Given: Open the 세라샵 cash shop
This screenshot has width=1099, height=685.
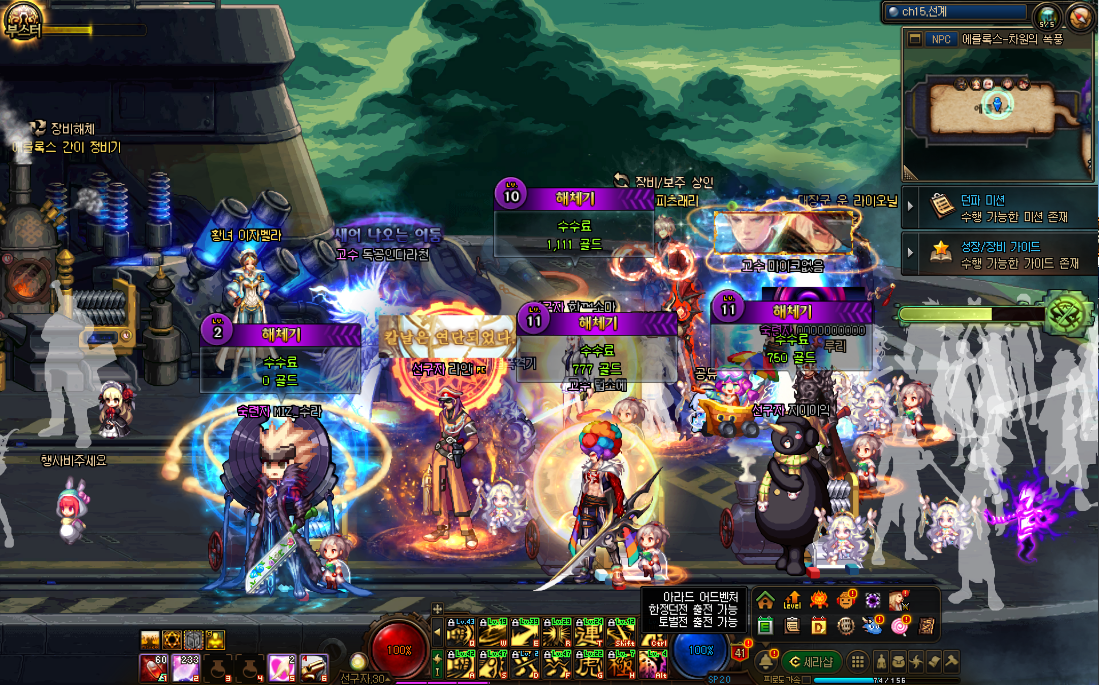Looking at the screenshot, I should pos(812,661).
